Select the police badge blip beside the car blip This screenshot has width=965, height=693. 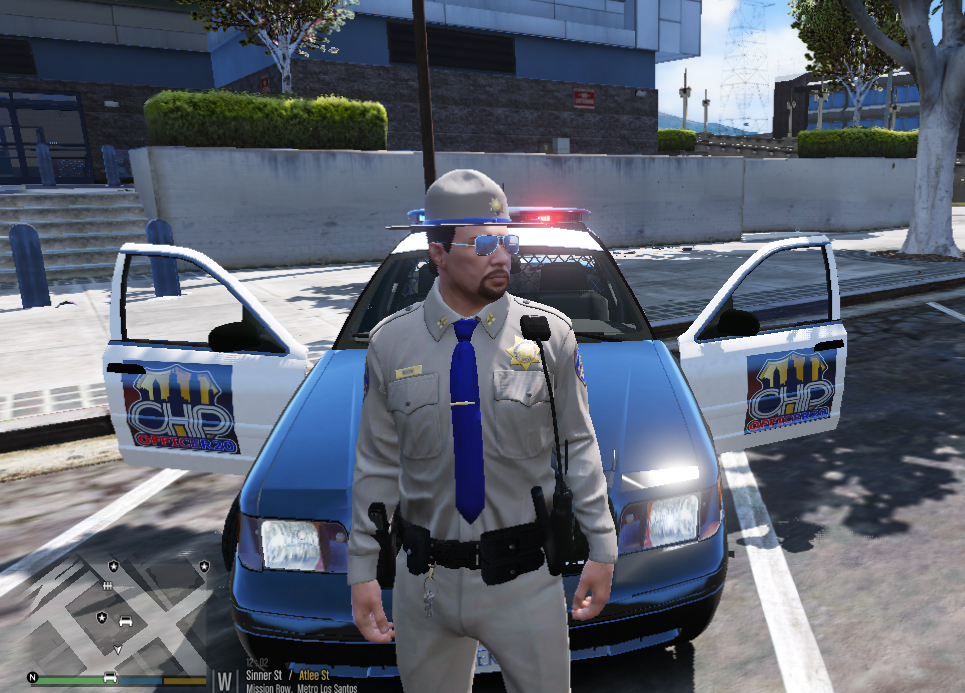(102, 618)
